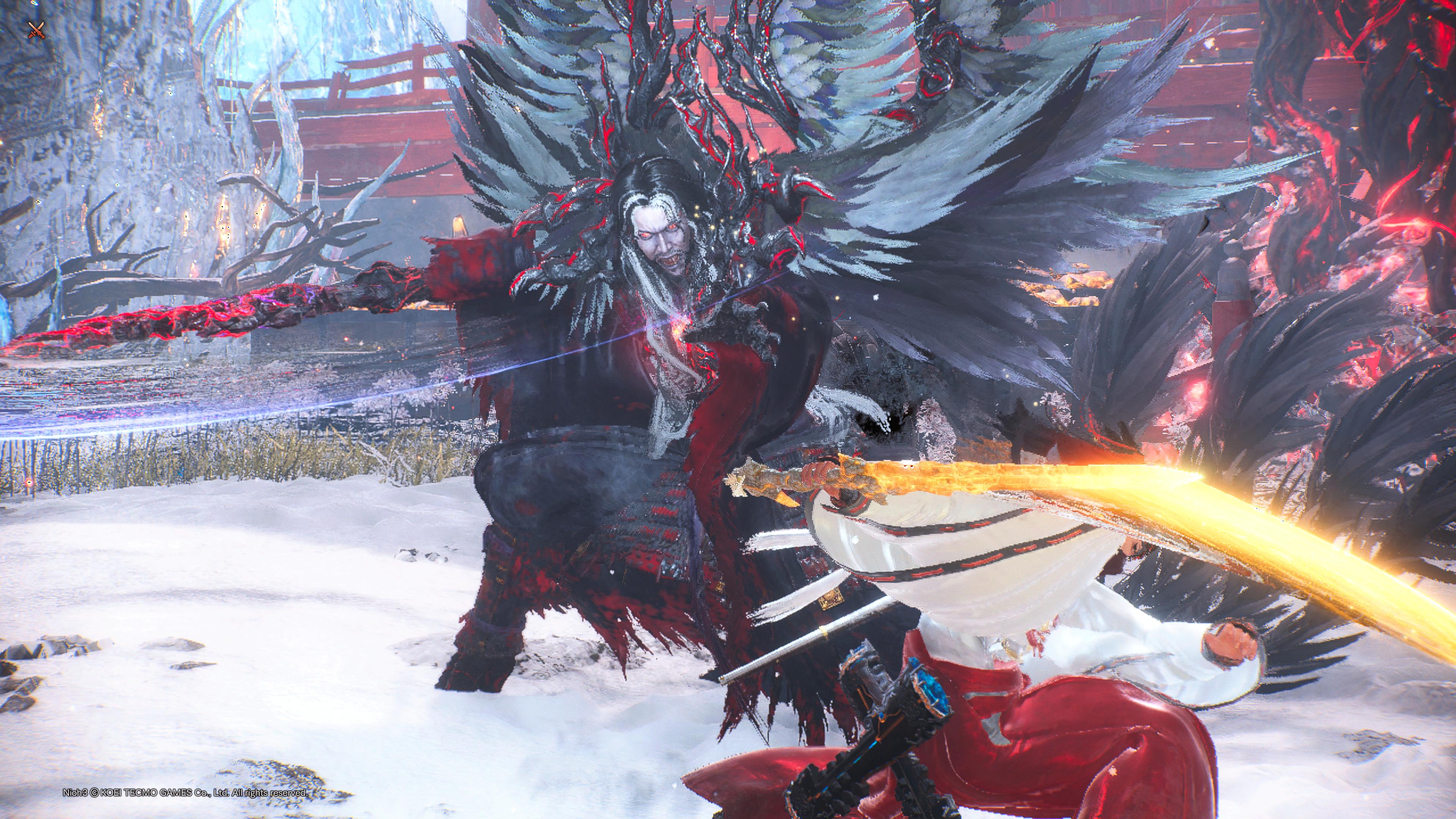Image resolution: width=1456 pixels, height=819 pixels.
Task: Click the crossed swords combat icon
Action: 36,30
